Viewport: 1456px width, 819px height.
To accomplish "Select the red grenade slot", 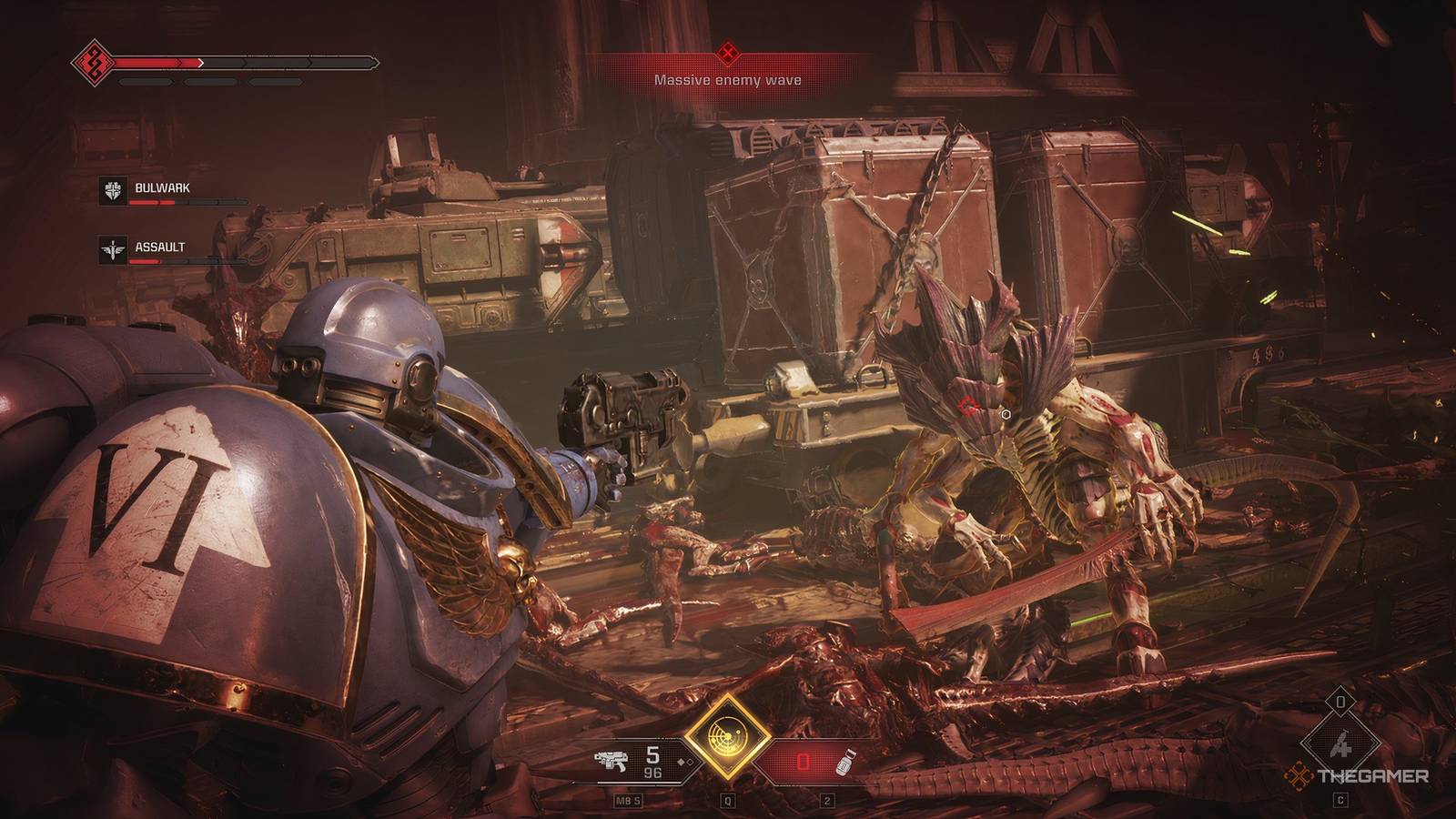I will (802, 762).
